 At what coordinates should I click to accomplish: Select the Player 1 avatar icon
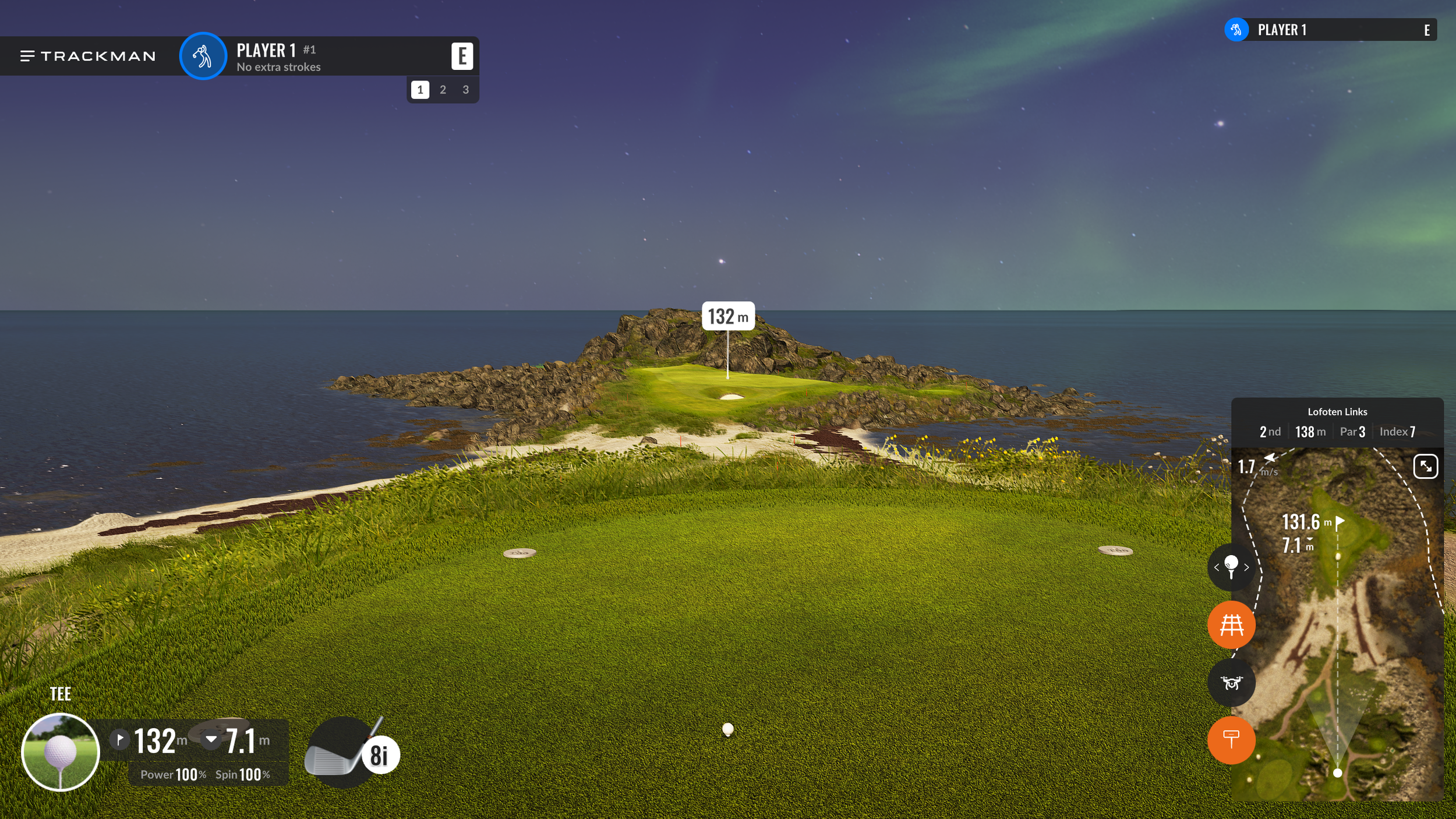coord(203,56)
